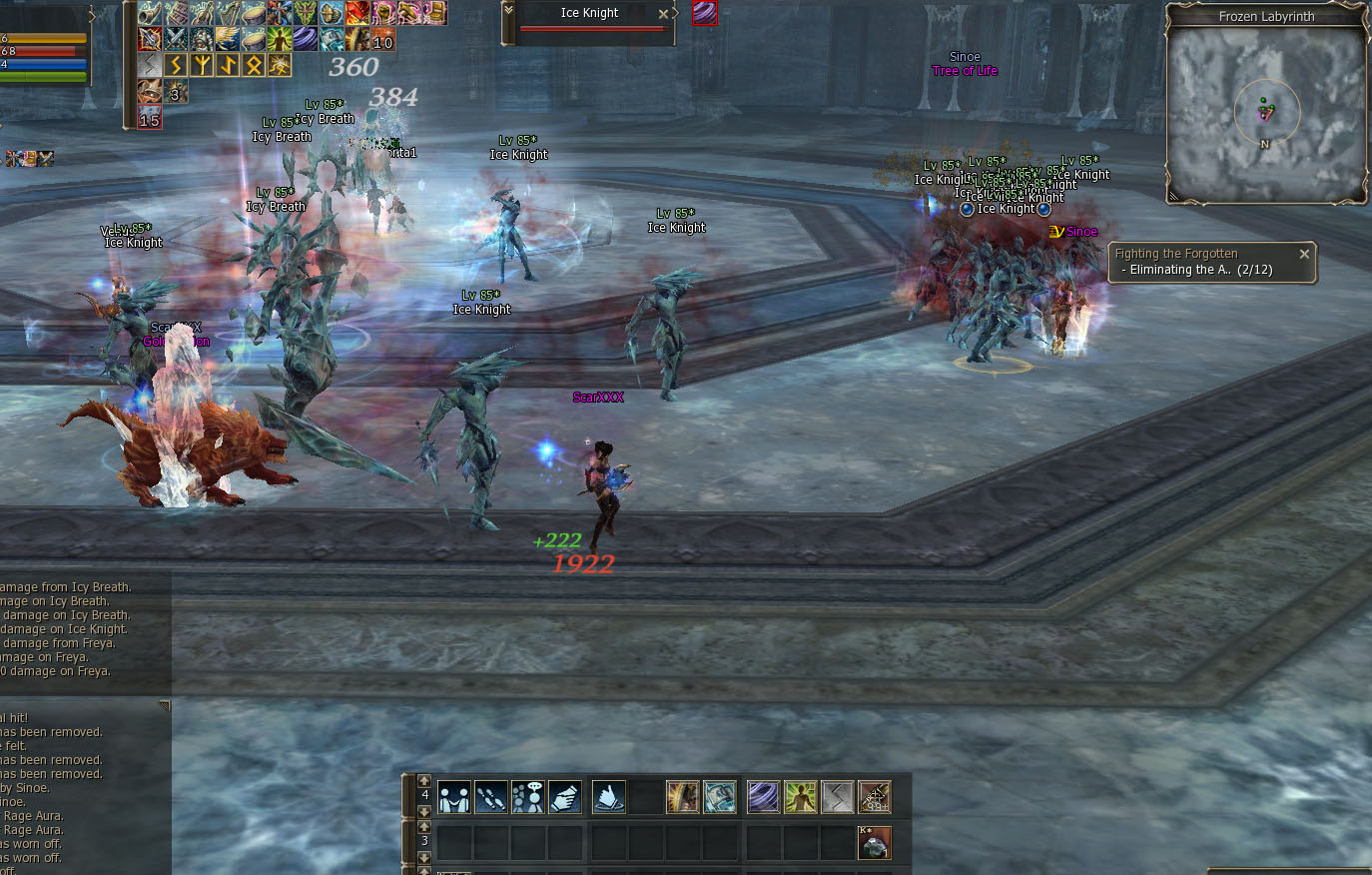Click the 99+ crystal scroll shortcut in the hotbar
Viewport: 1372px width, 875px height.
click(x=875, y=795)
